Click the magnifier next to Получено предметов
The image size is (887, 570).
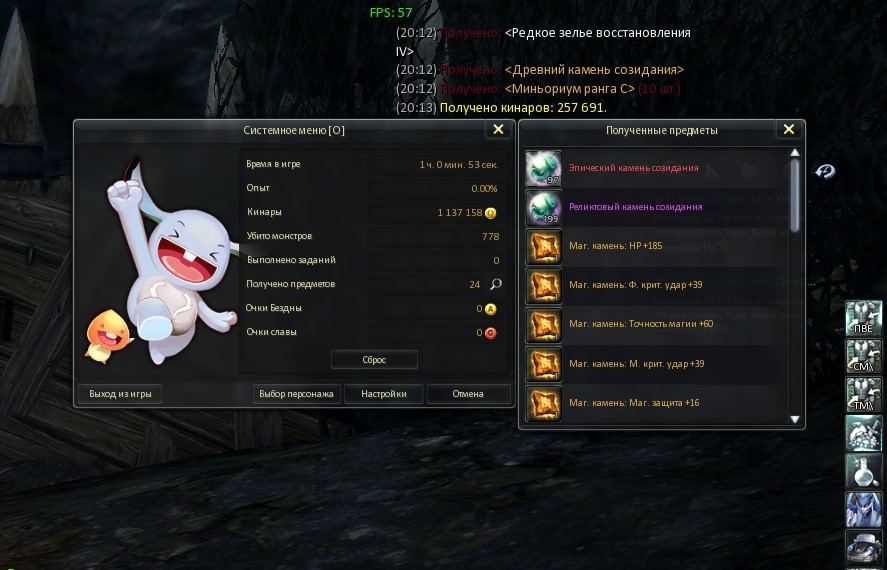pos(495,284)
